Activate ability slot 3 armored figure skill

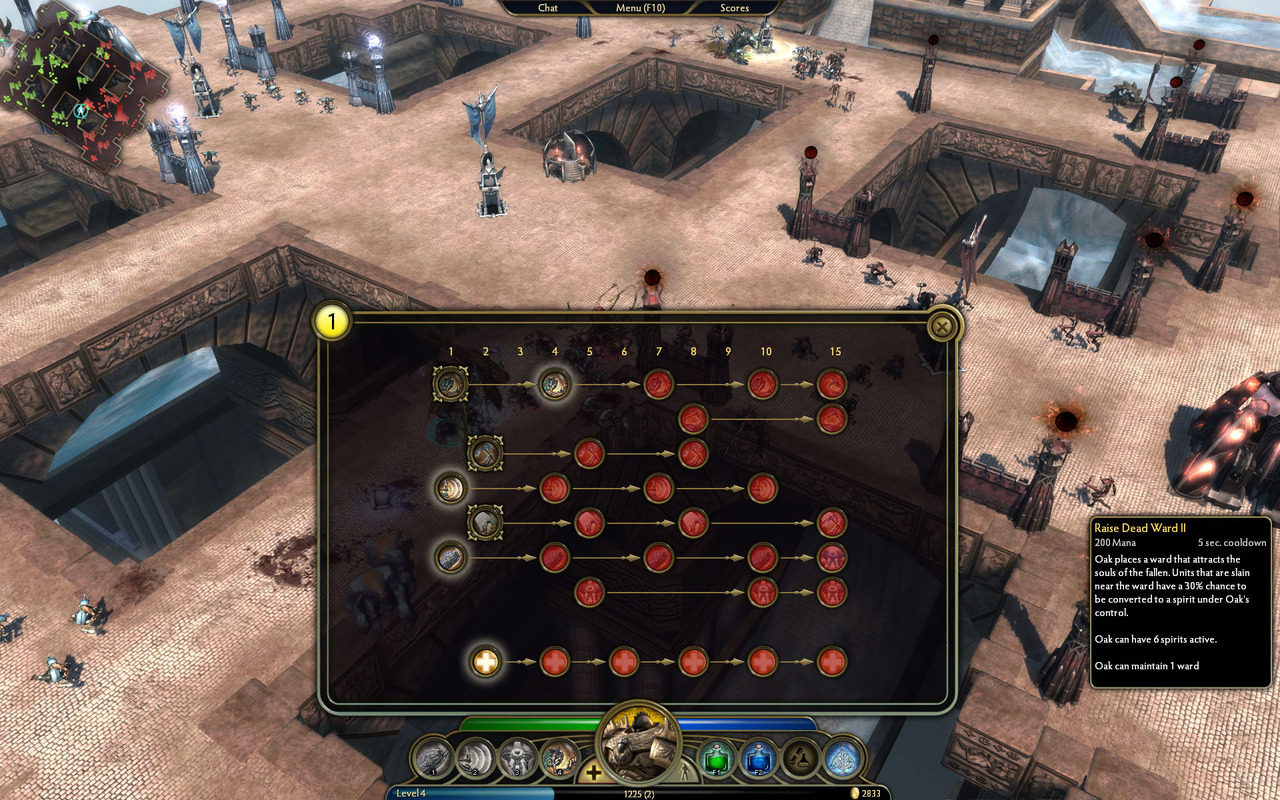(x=517, y=757)
